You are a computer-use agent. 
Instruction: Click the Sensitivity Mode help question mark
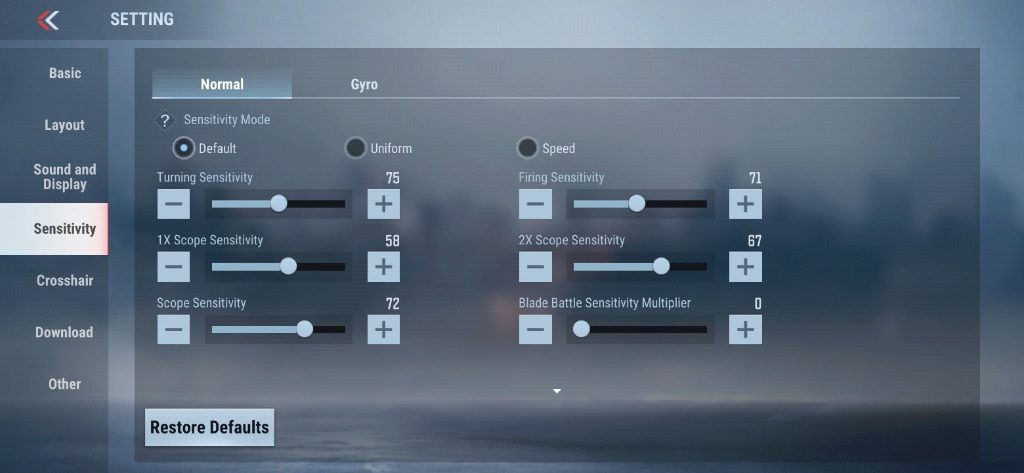[x=166, y=120]
